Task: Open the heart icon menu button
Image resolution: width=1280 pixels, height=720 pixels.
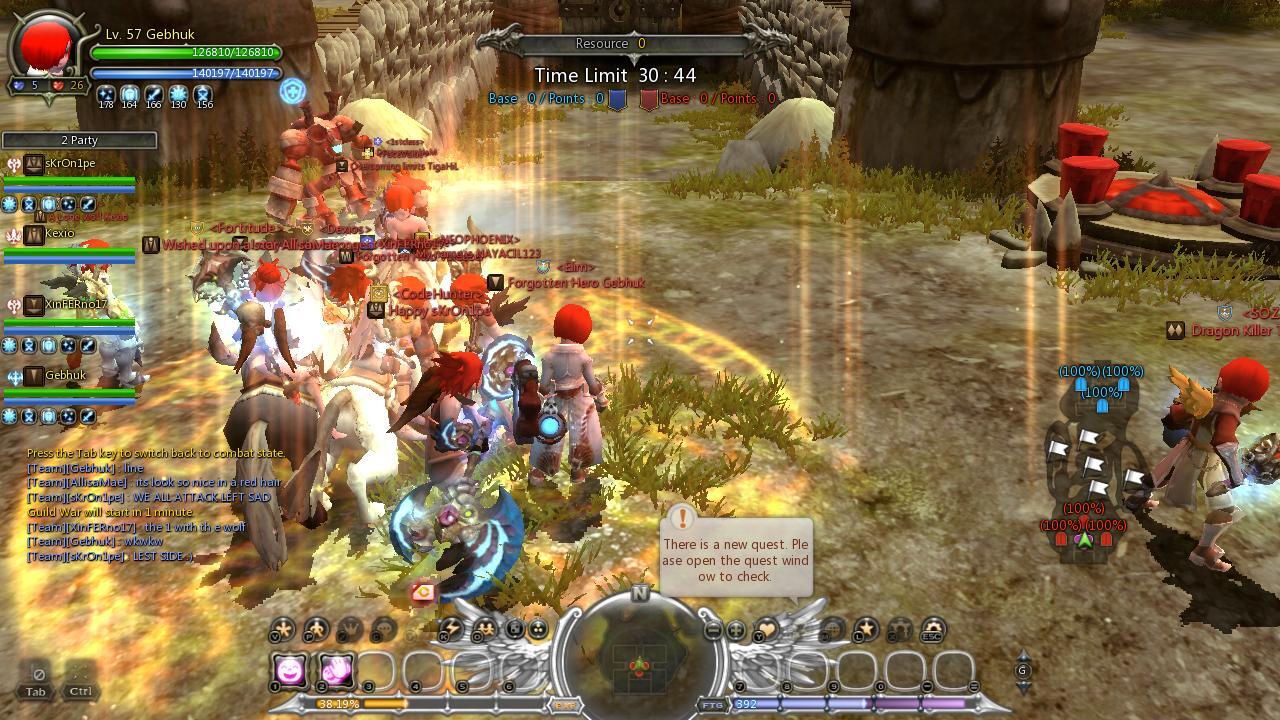Action: point(765,629)
